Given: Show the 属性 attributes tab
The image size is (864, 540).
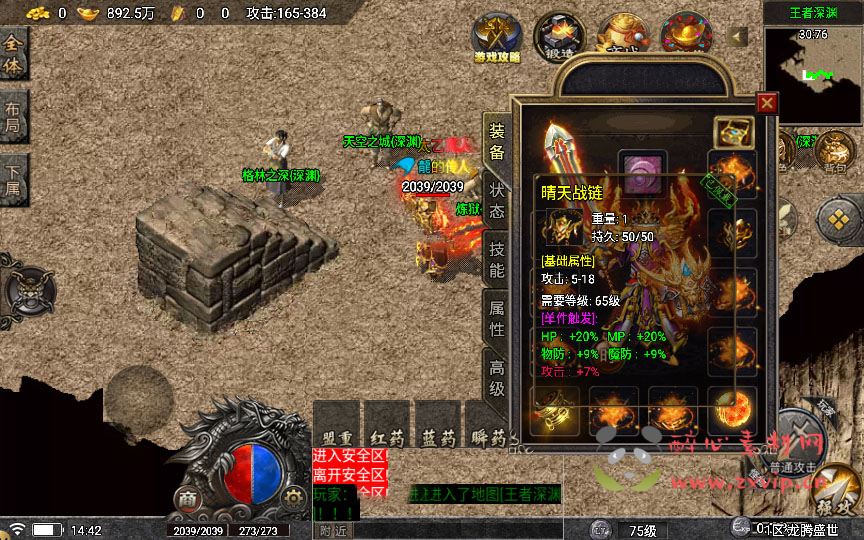Looking at the screenshot, I should tap(497, 316).
